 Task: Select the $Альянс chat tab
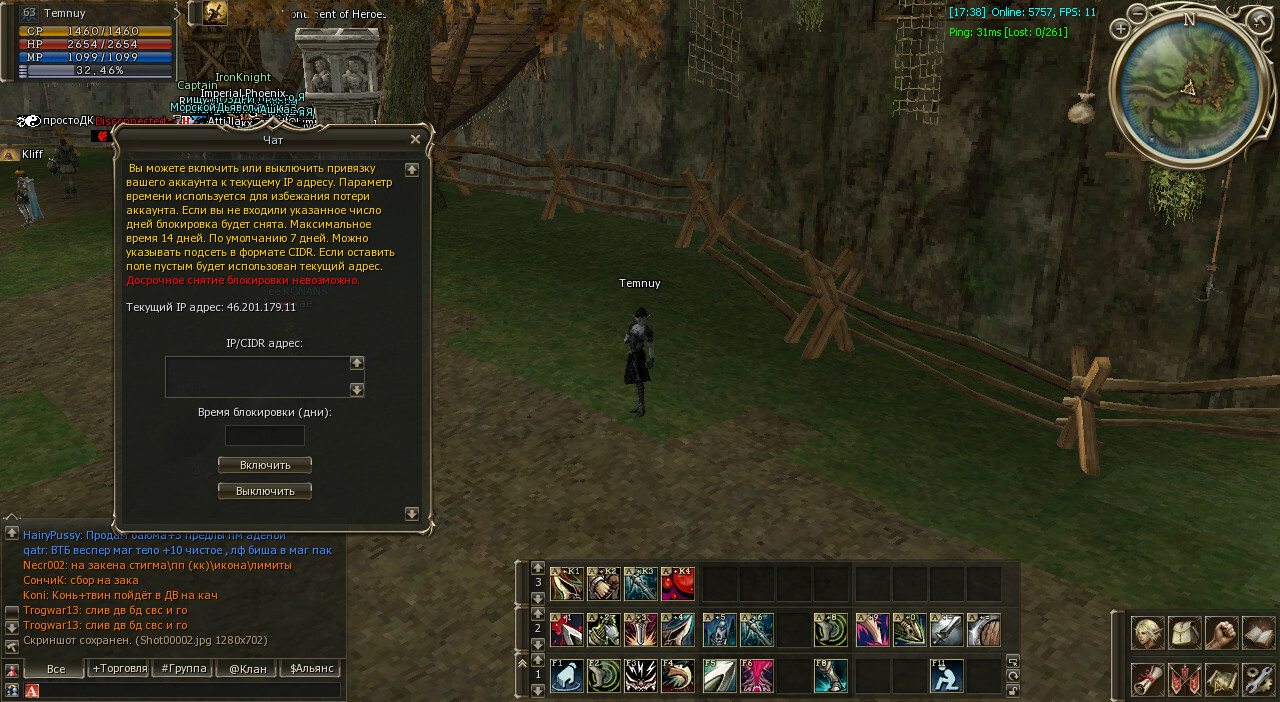[310, 668]
